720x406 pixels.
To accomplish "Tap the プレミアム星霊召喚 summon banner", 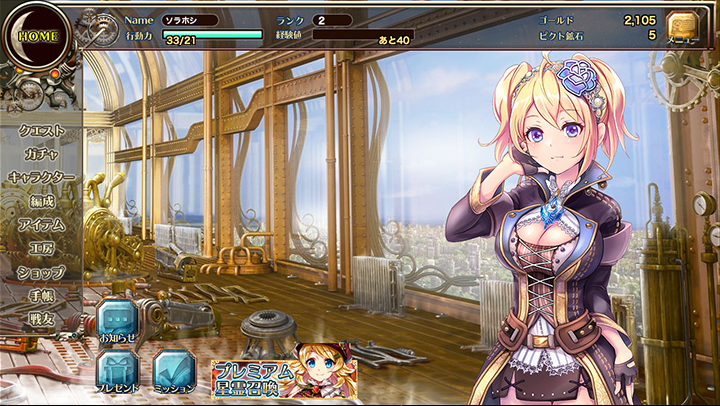I will pos(283,374).
